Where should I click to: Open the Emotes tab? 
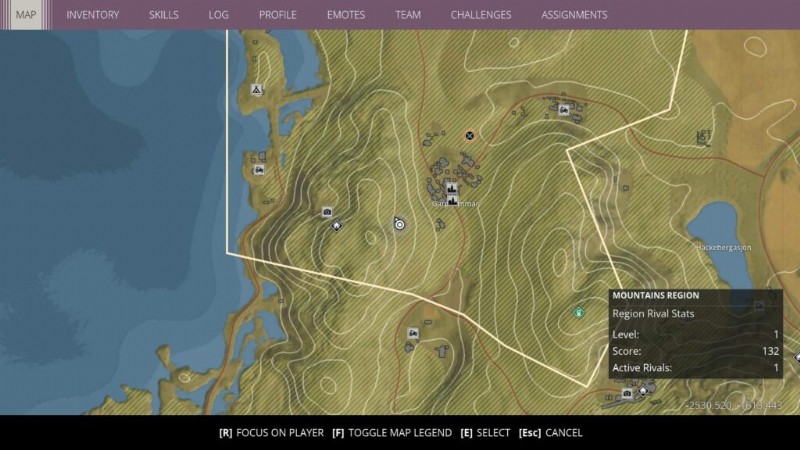tap(345, 15)
